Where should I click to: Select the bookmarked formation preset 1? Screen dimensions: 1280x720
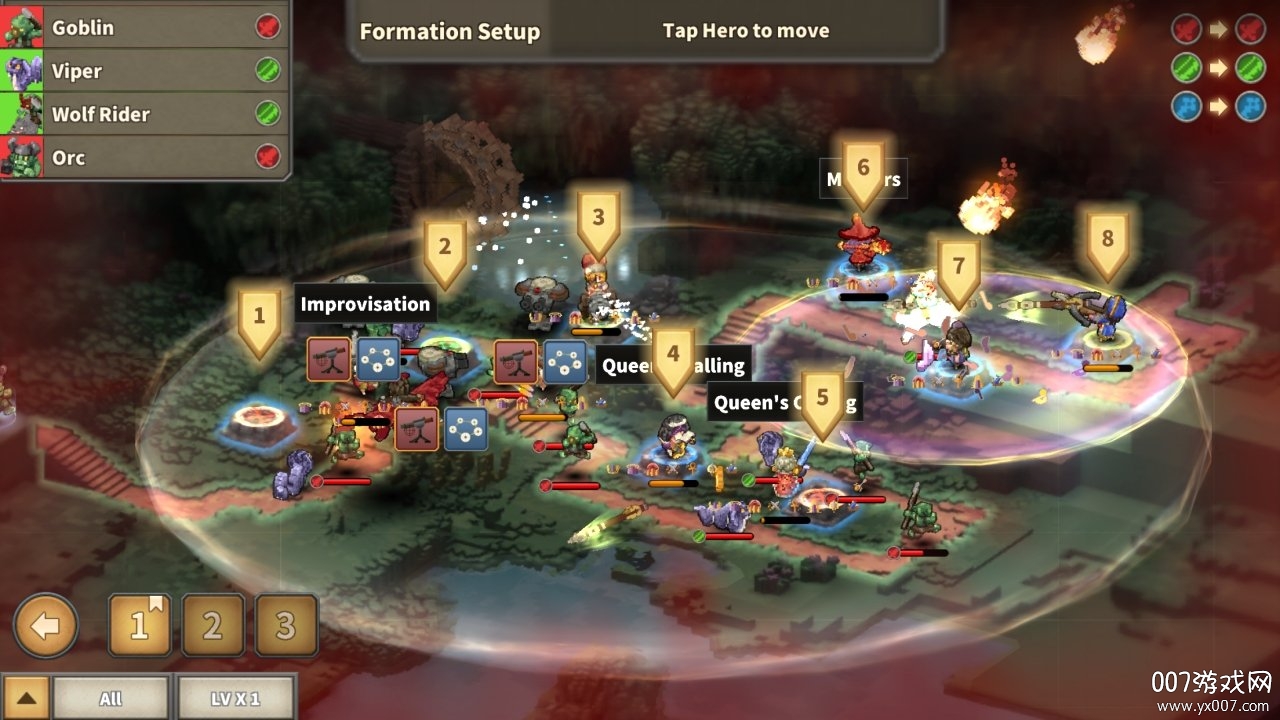pos(140,625)
